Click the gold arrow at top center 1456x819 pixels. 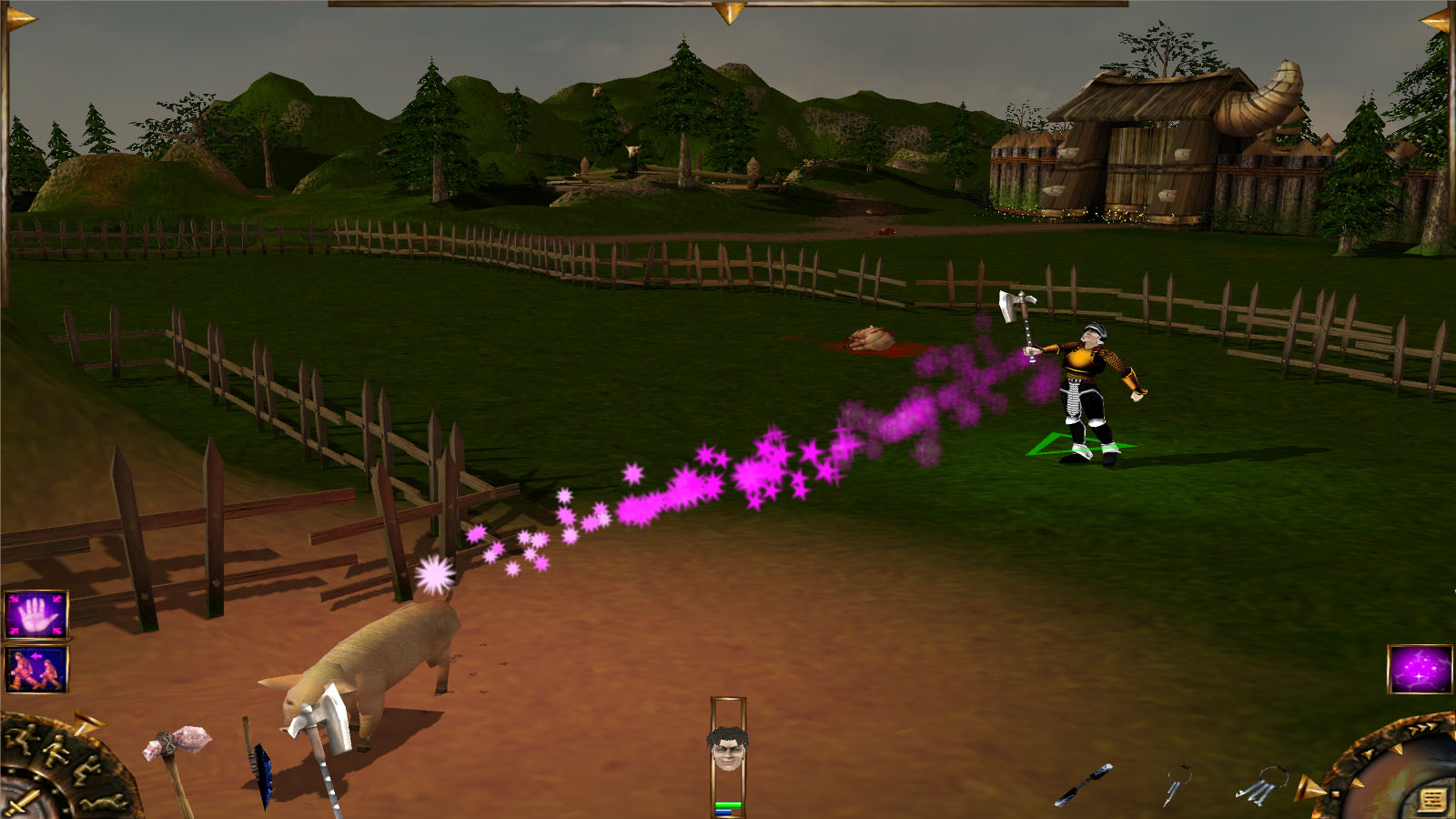point(728,13)
